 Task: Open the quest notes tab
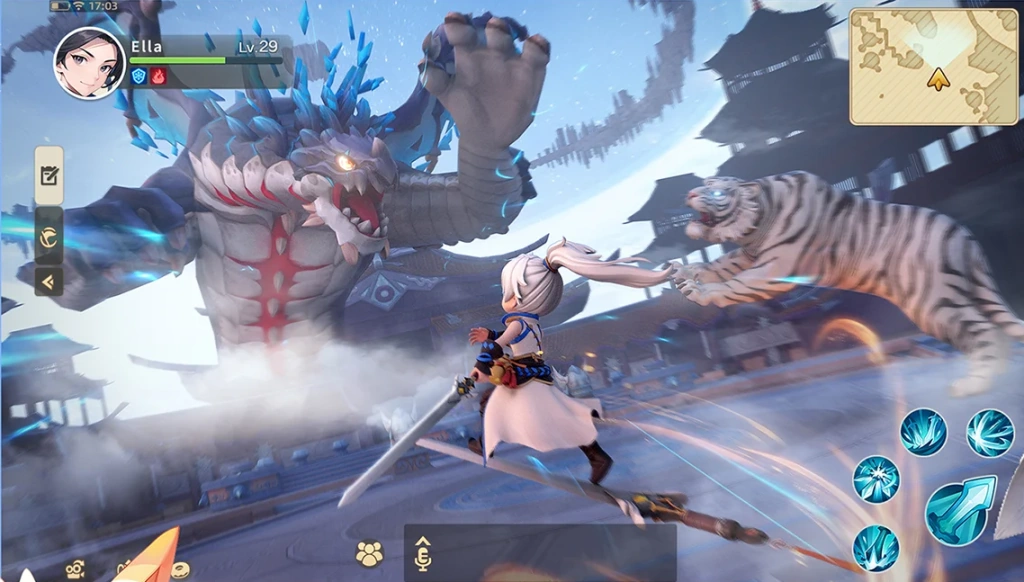[49, 176]
